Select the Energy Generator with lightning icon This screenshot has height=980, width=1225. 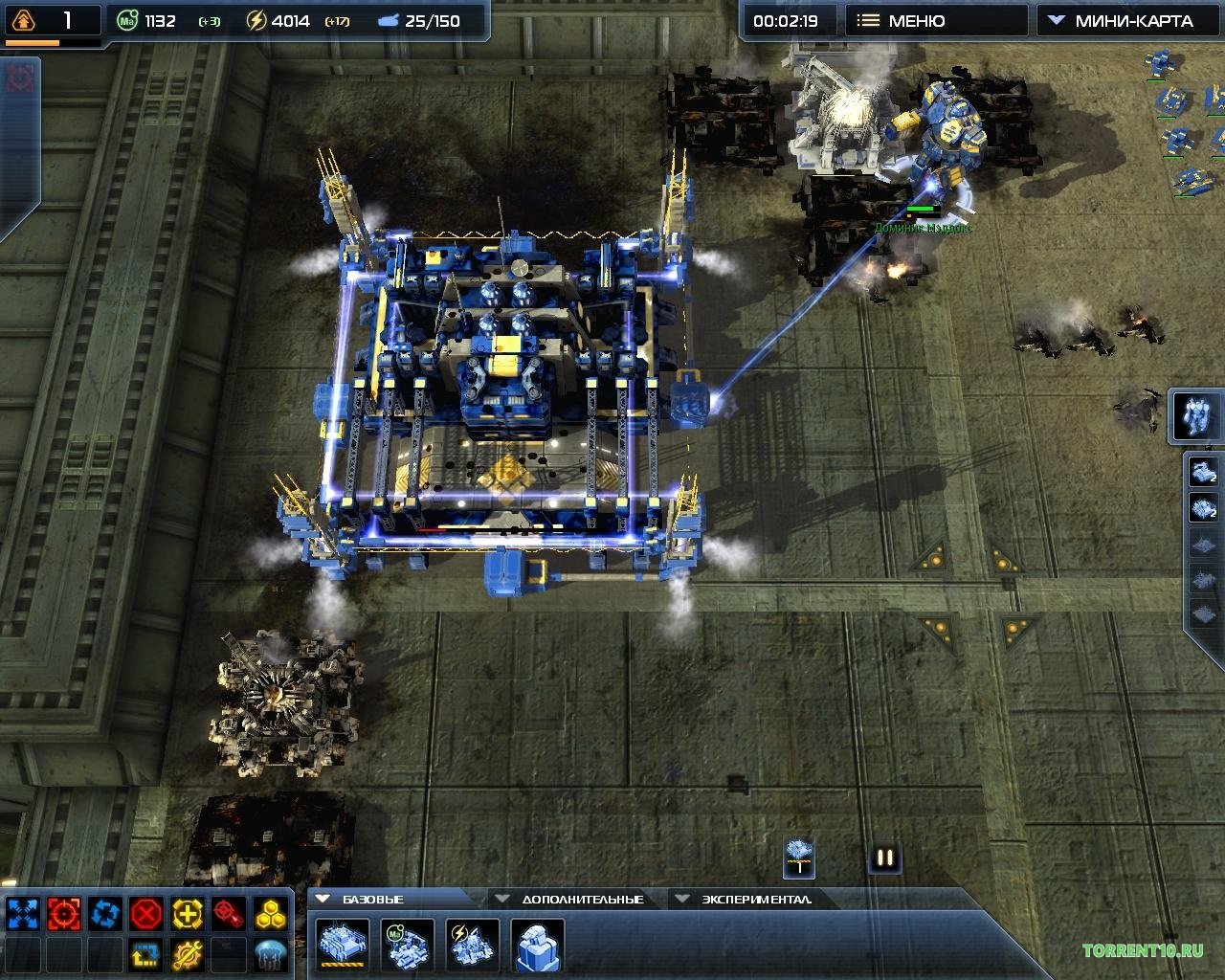pos(471,945)
